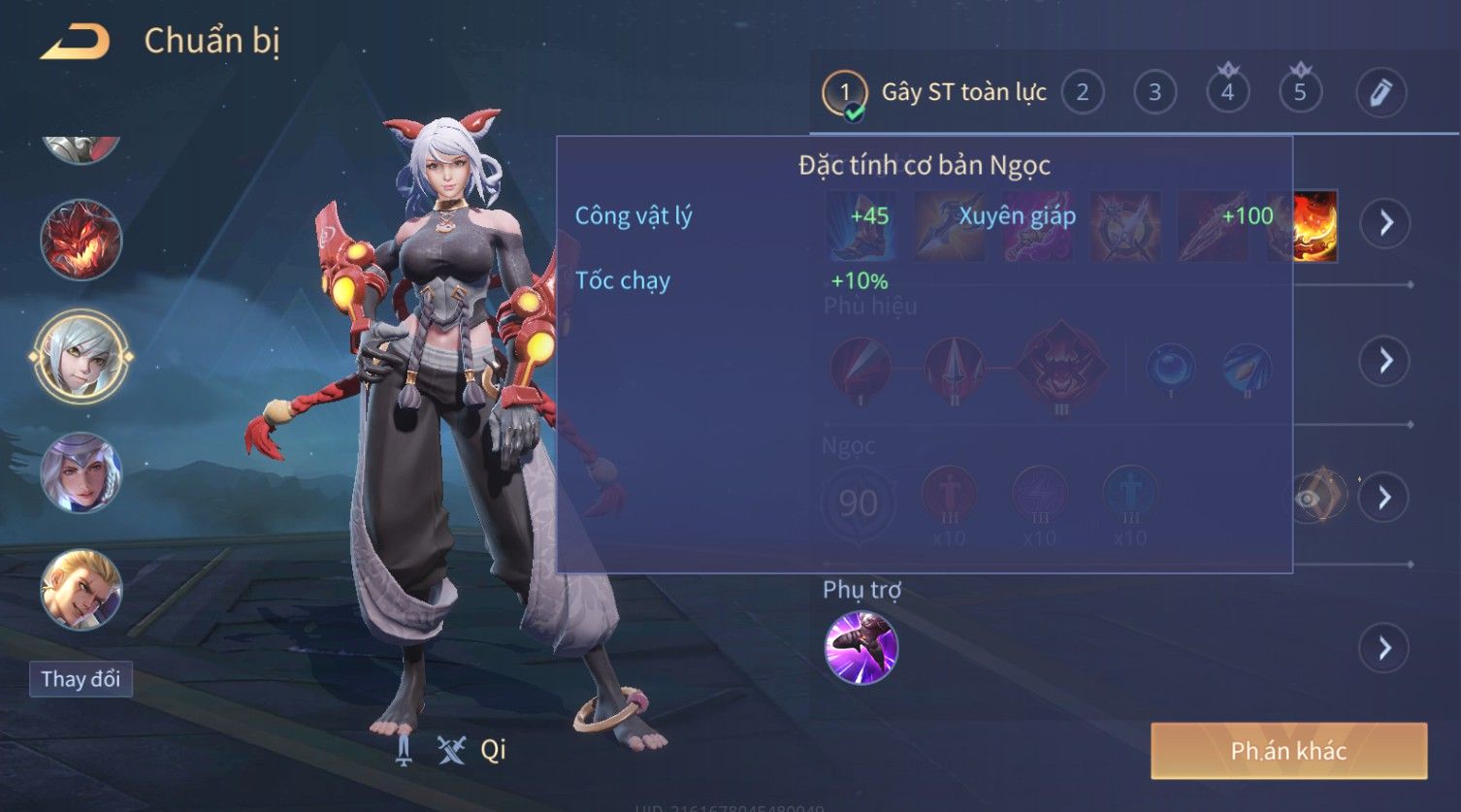Toggle the eye icon beside Ngọc

(x=1310, y=499)
